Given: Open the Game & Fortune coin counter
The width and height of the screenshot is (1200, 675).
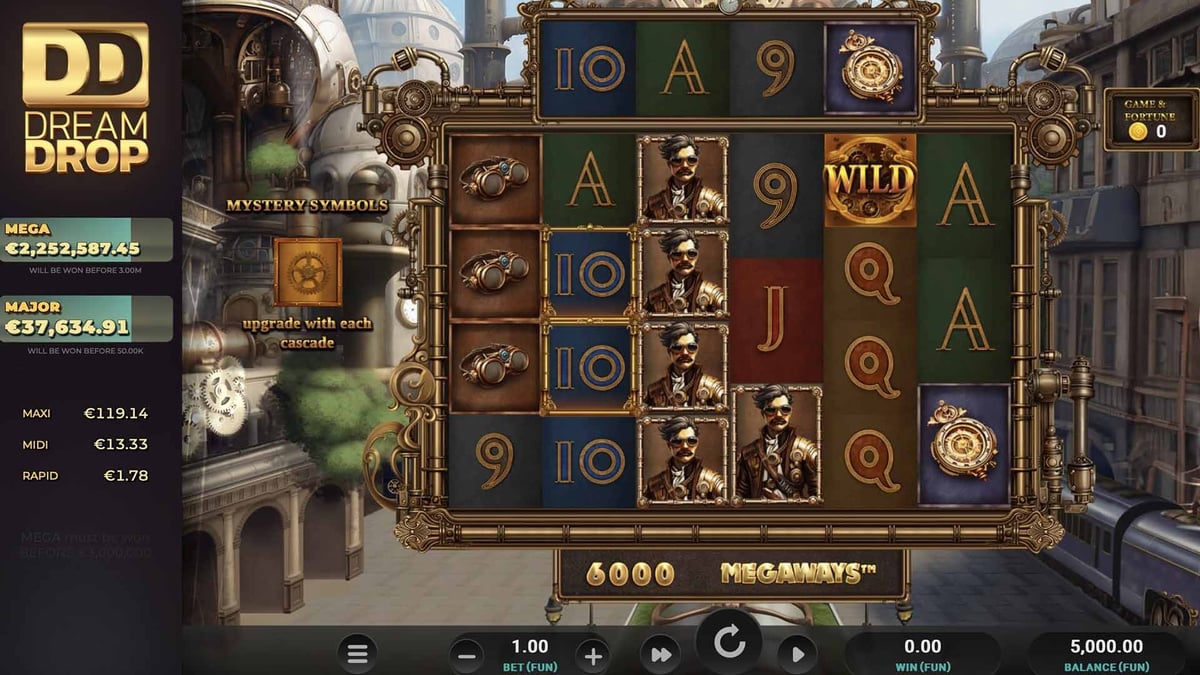Looking at the screenshot, I should click(1150, 120).
